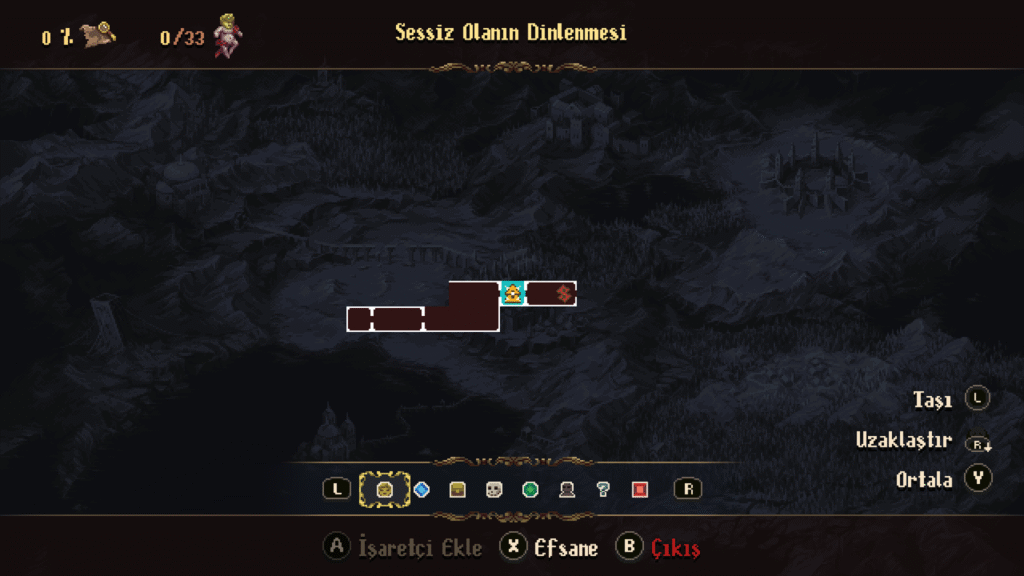This screenshot has width=1024, height=576.
Task: Activate the Ortala center map option
Action: [924, 479]
